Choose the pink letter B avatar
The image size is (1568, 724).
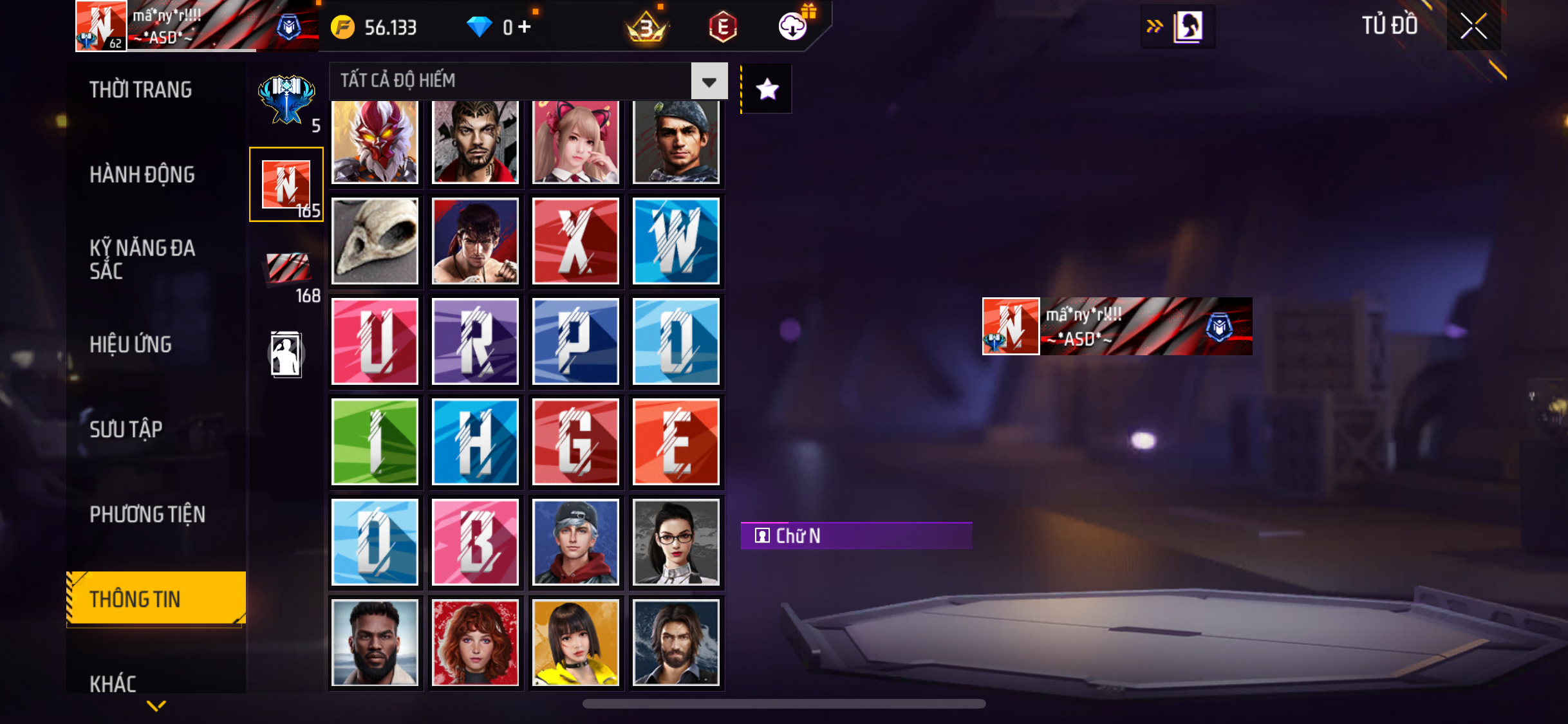pyautogui.click(x=475, y=542)
